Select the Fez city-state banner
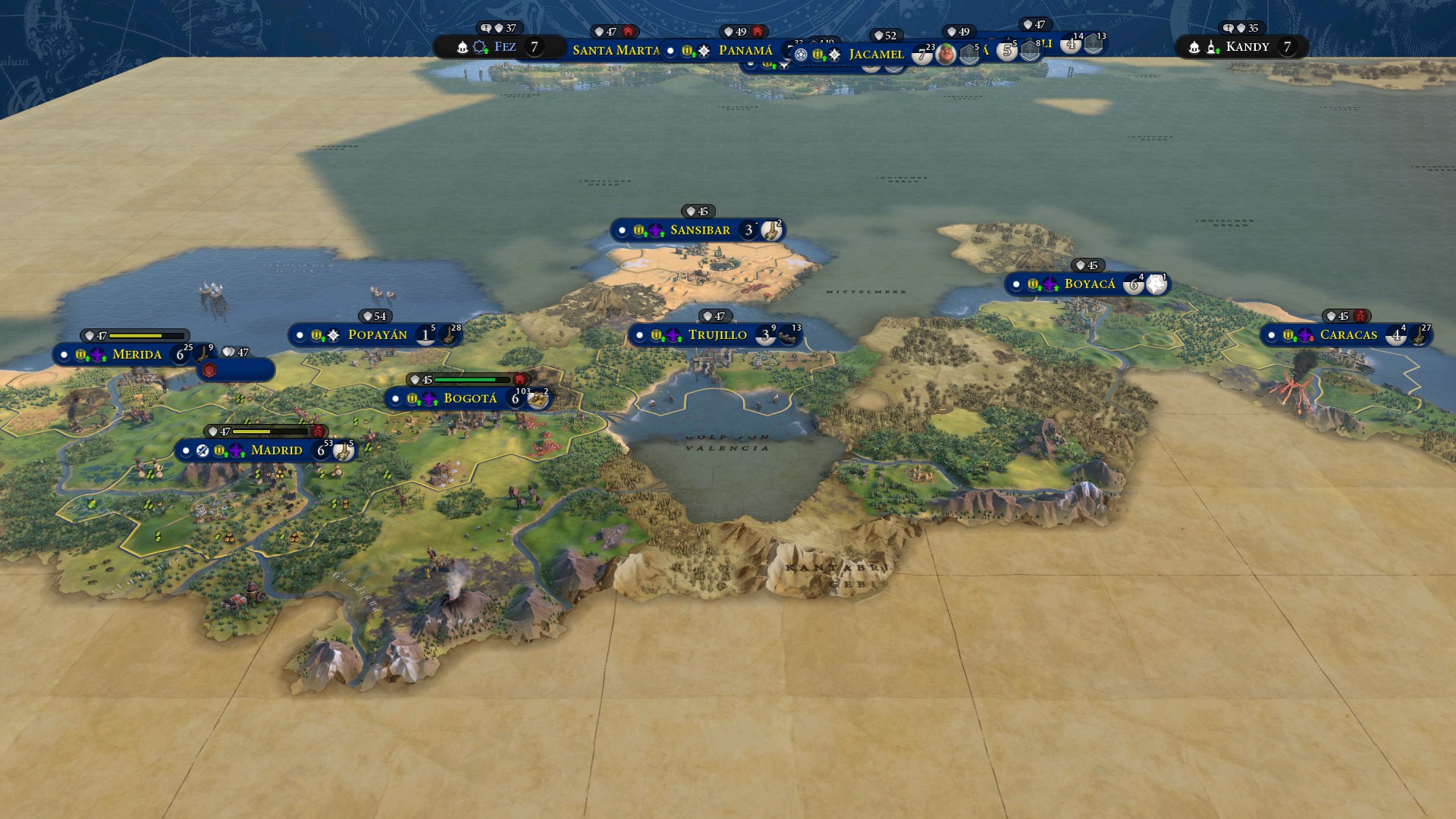1456x819 pixels. 504,47
